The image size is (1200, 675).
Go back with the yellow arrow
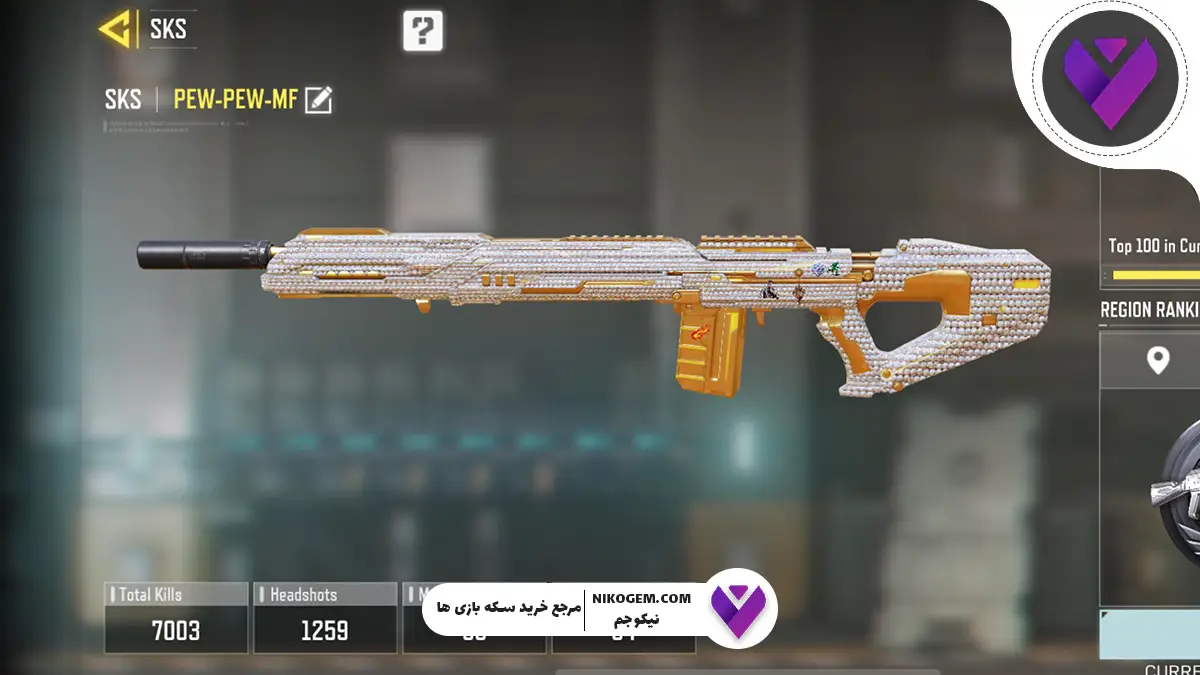click(x=119, y=30)
